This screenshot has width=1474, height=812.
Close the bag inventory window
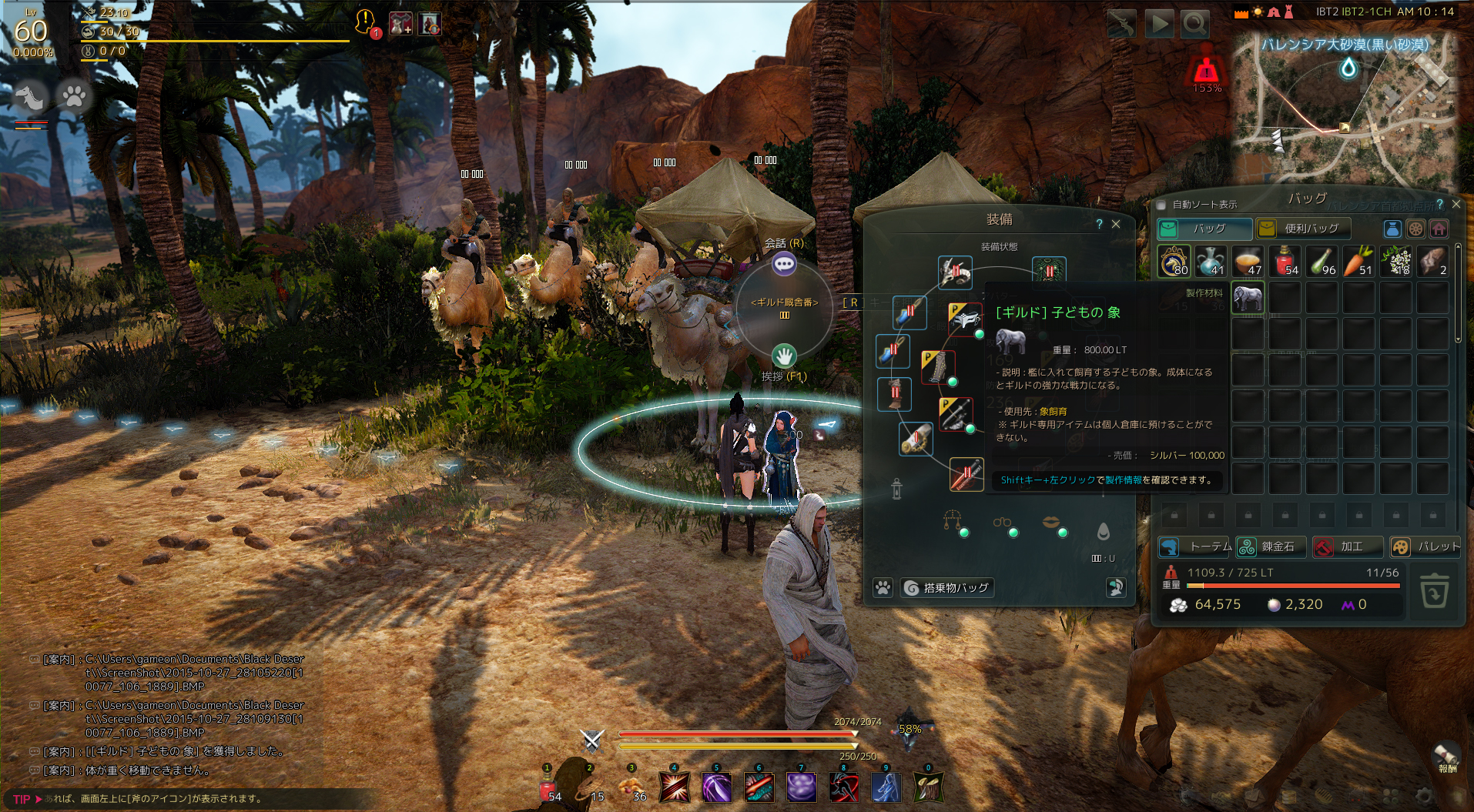click(1456, 205)
